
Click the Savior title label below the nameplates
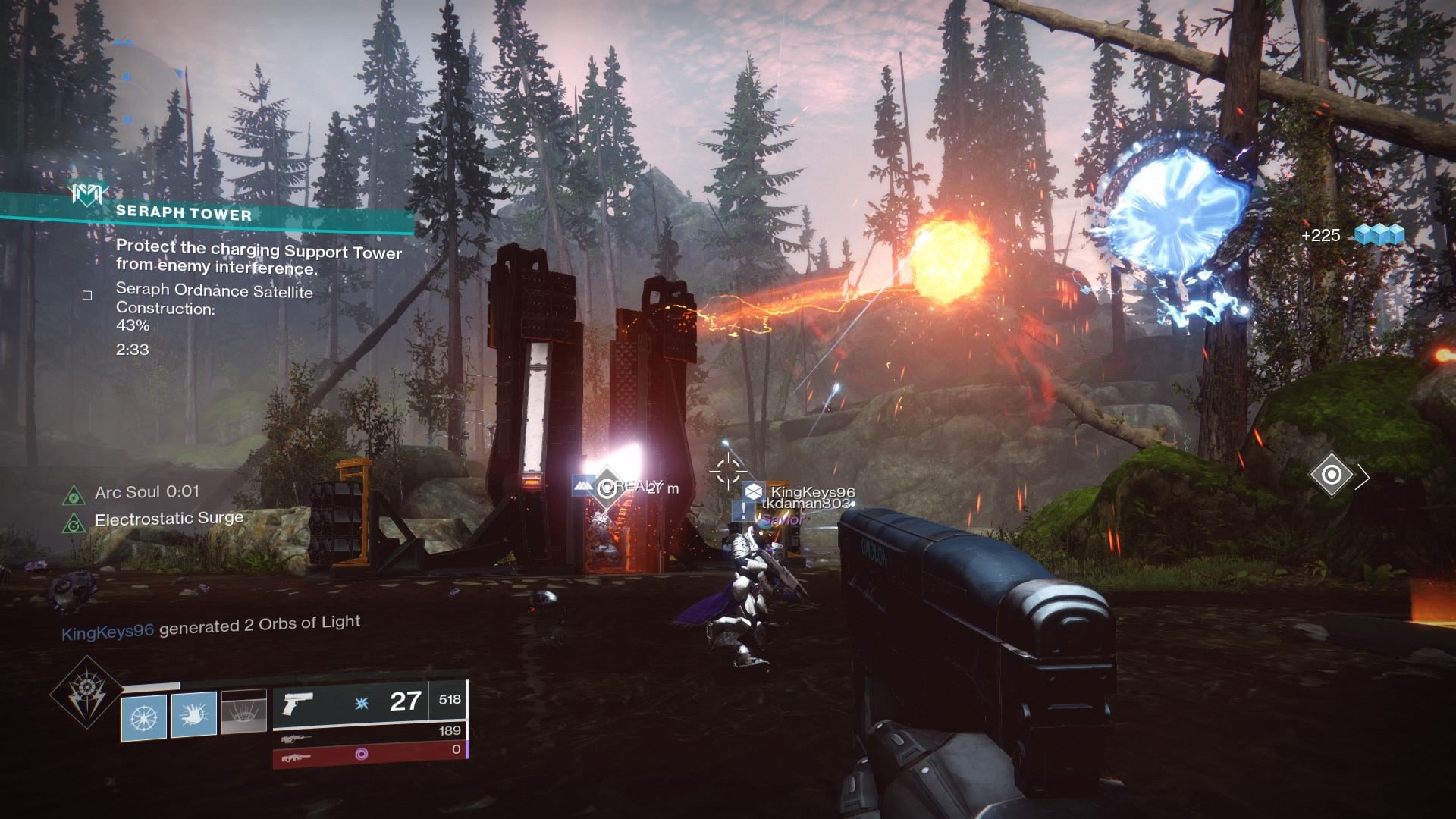(783, 519)
